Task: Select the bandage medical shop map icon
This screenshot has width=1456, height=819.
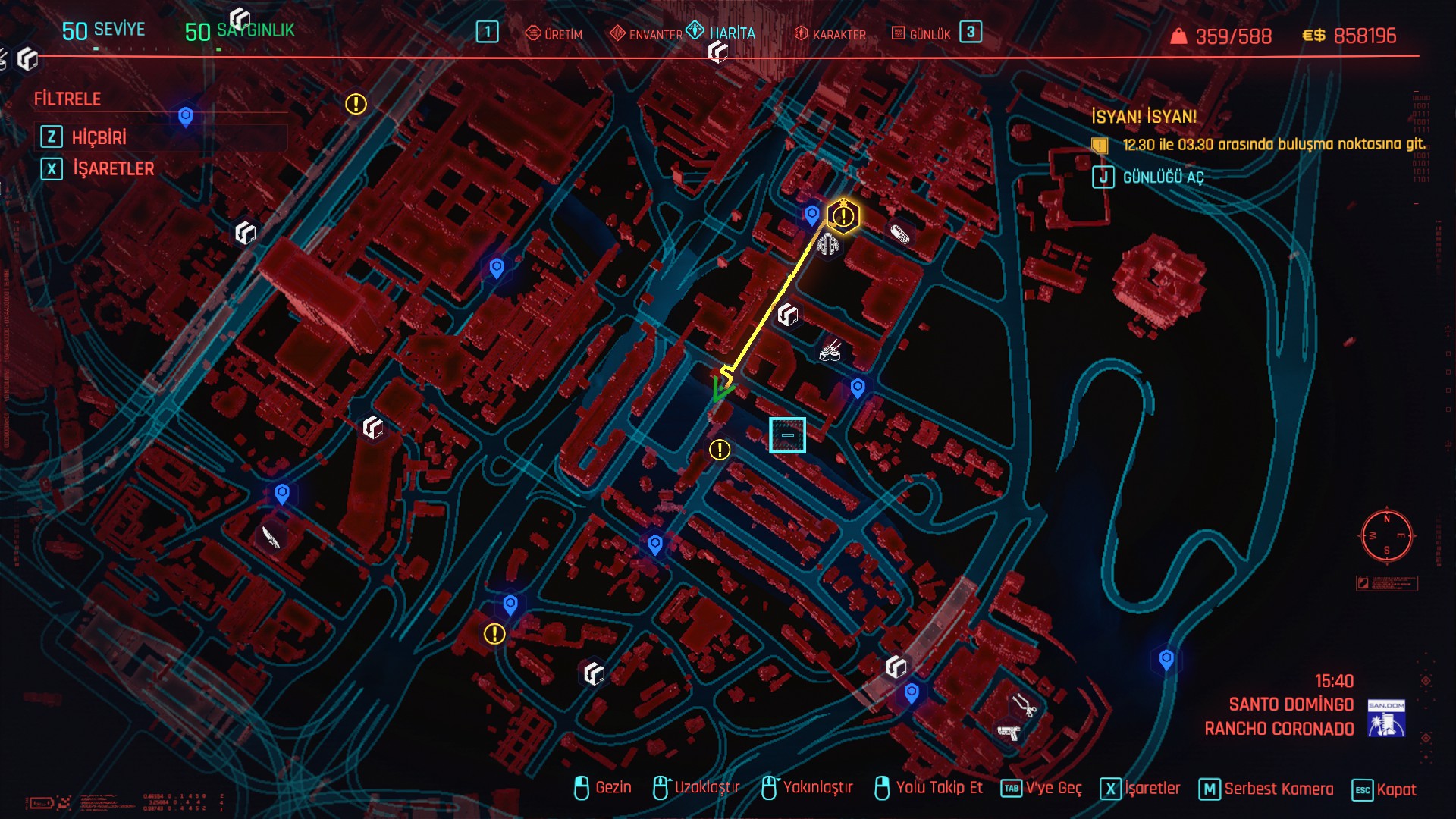Action: (899, 234)
